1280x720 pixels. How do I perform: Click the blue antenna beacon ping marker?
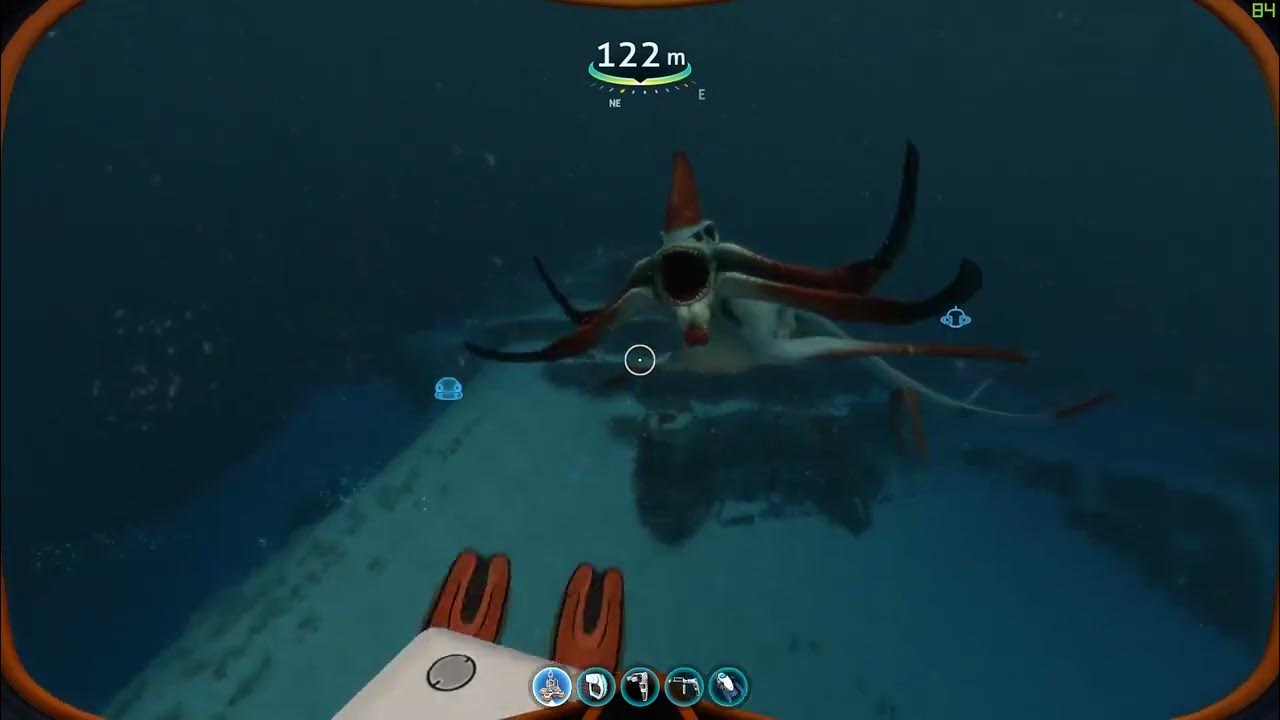click(956, 318)
